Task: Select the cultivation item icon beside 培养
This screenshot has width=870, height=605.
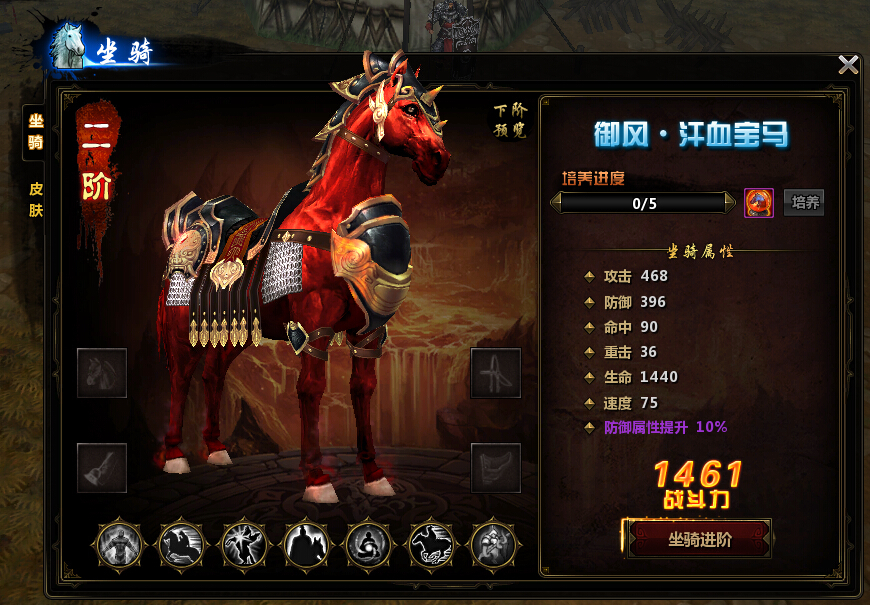Action: (759, 203)
